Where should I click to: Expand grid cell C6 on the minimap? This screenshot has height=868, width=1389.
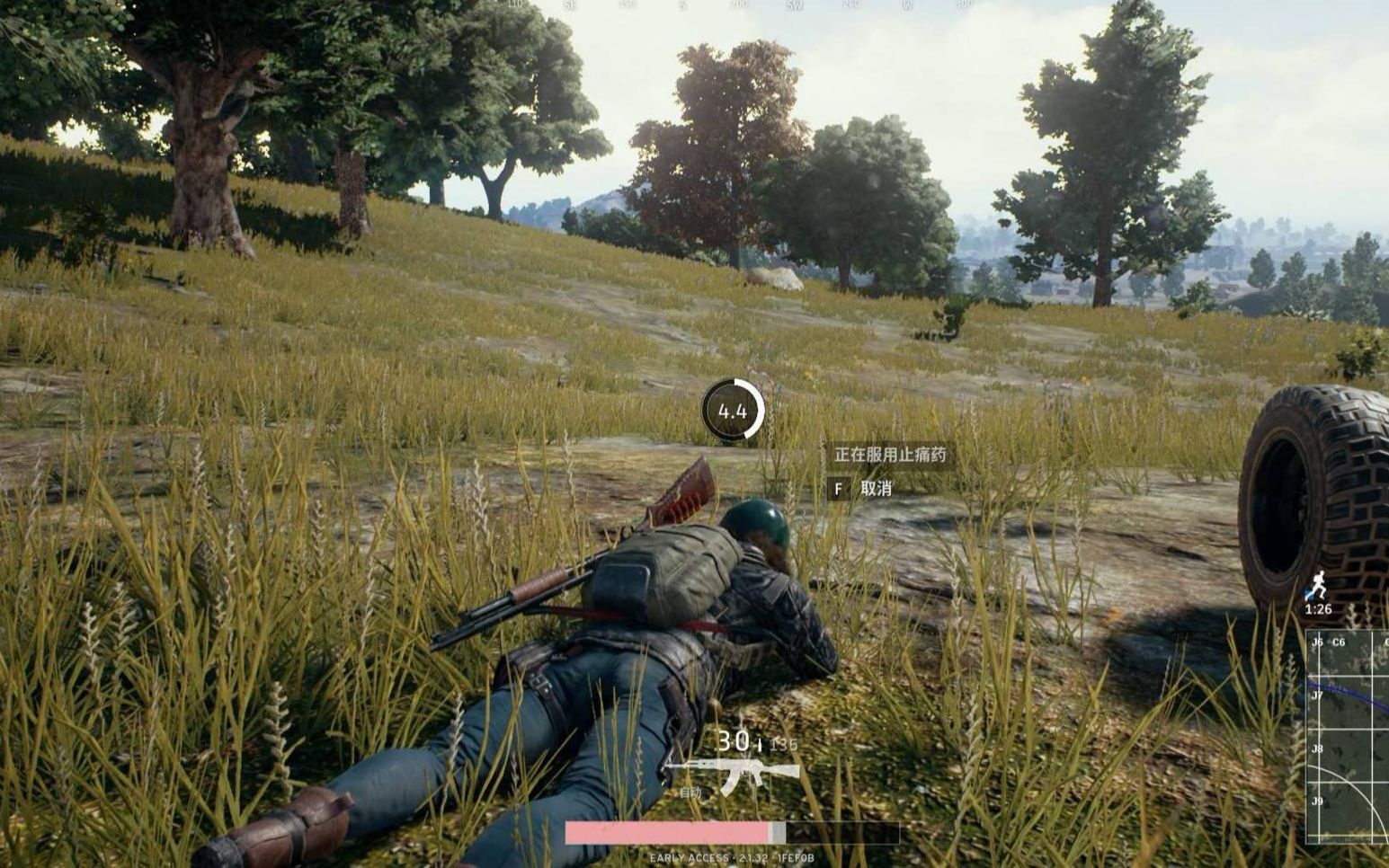point(1338,642)
